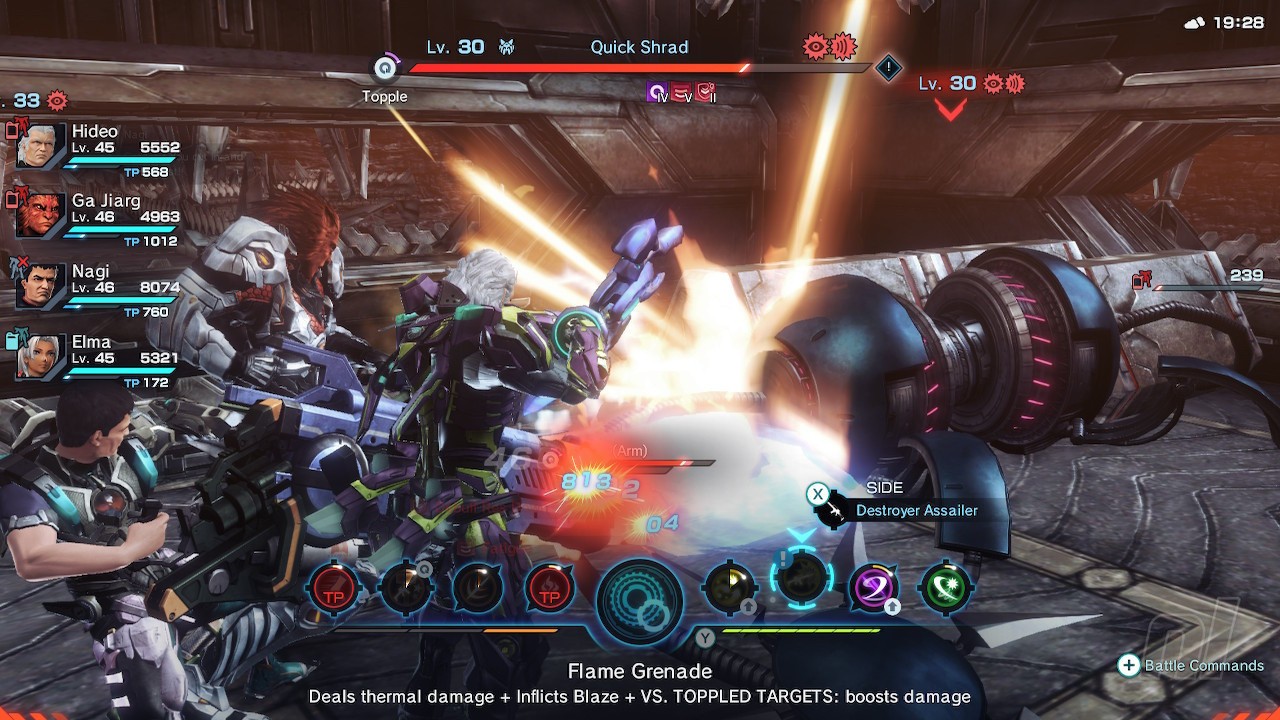Activate the highlighted Flame Grenade art
Viewport: 1280px width, 720px height.
[801, 580]
